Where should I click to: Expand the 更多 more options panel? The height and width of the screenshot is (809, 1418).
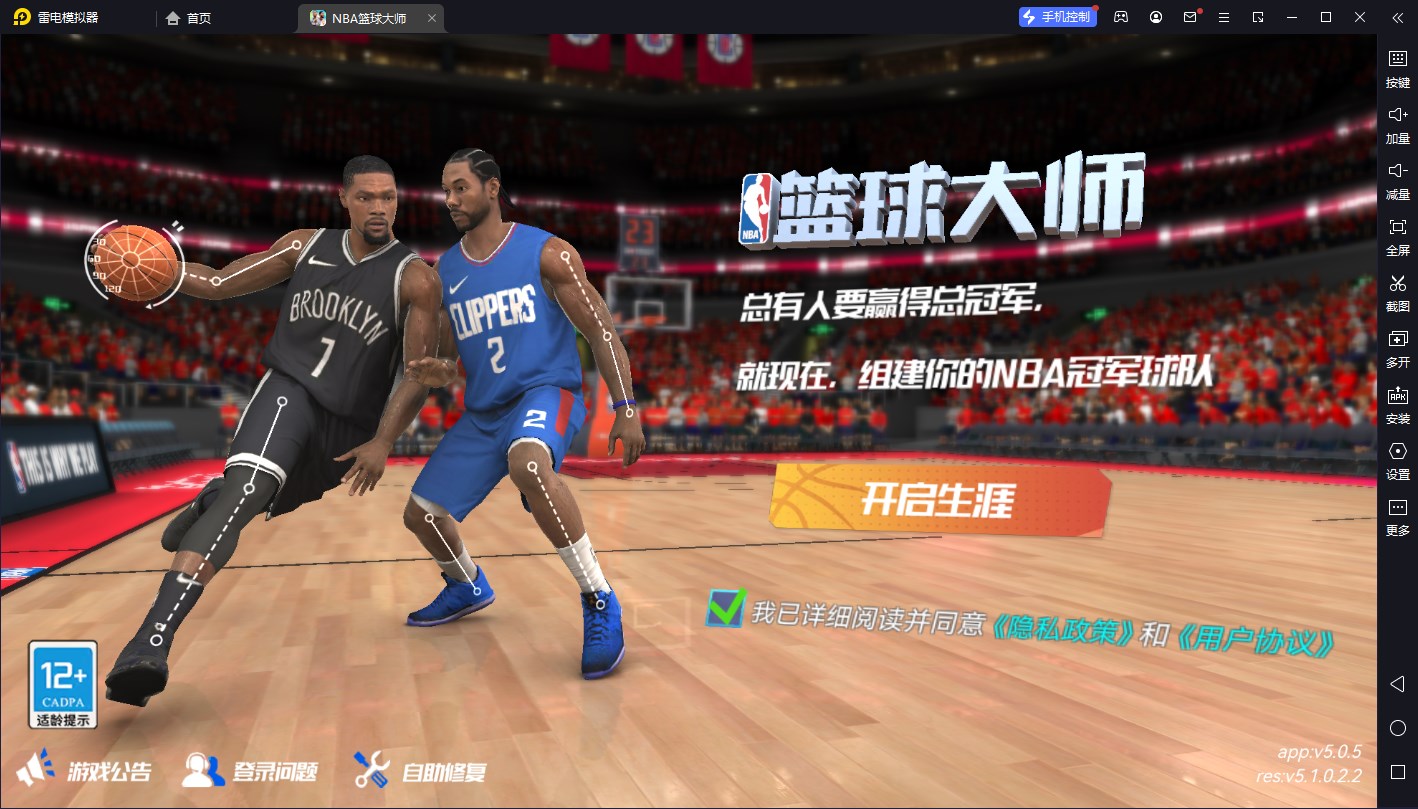[1397, 519]
